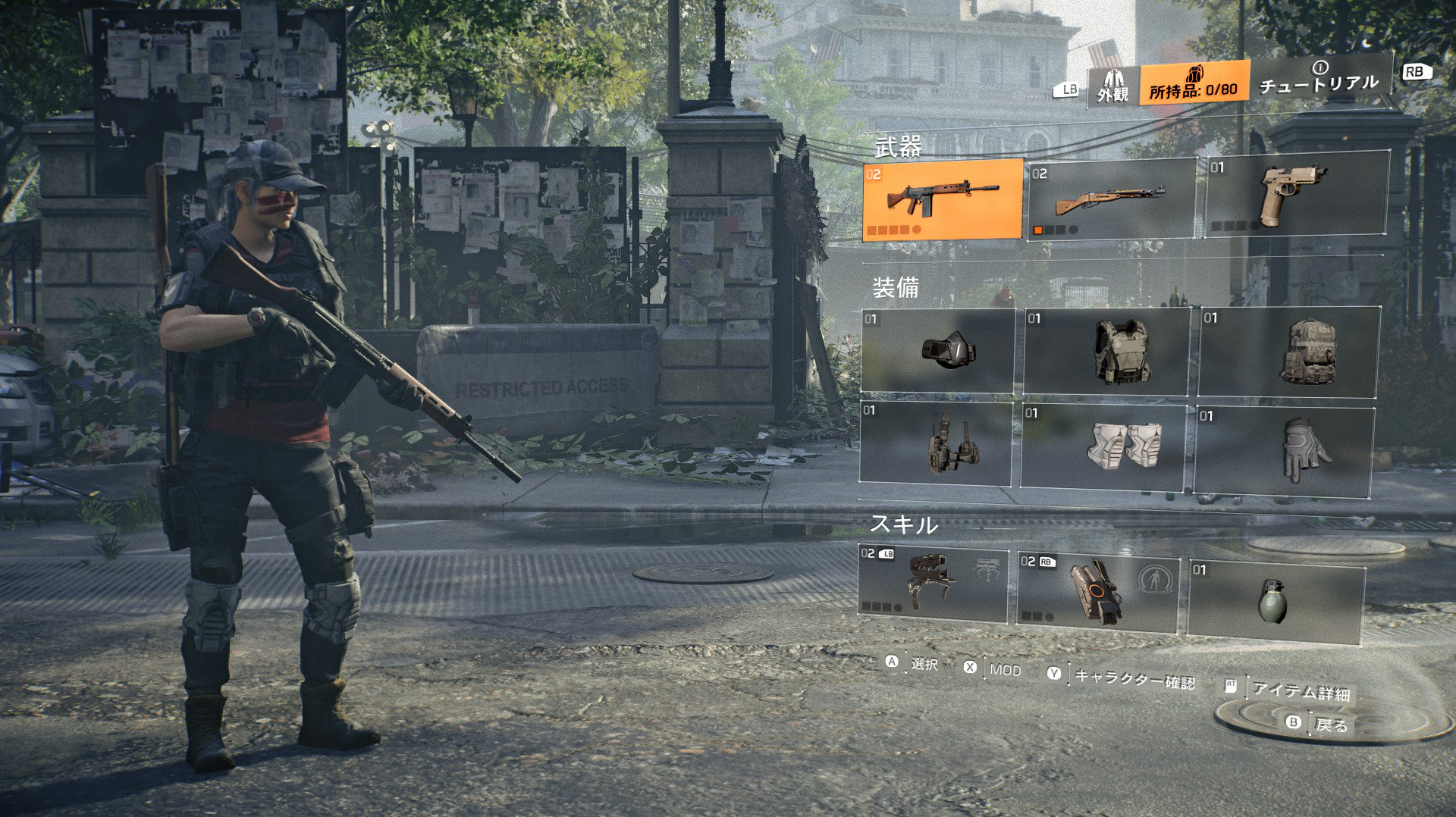Open the 所持品 inventory tab
1456x817 pixels.
pos(1194,83)
